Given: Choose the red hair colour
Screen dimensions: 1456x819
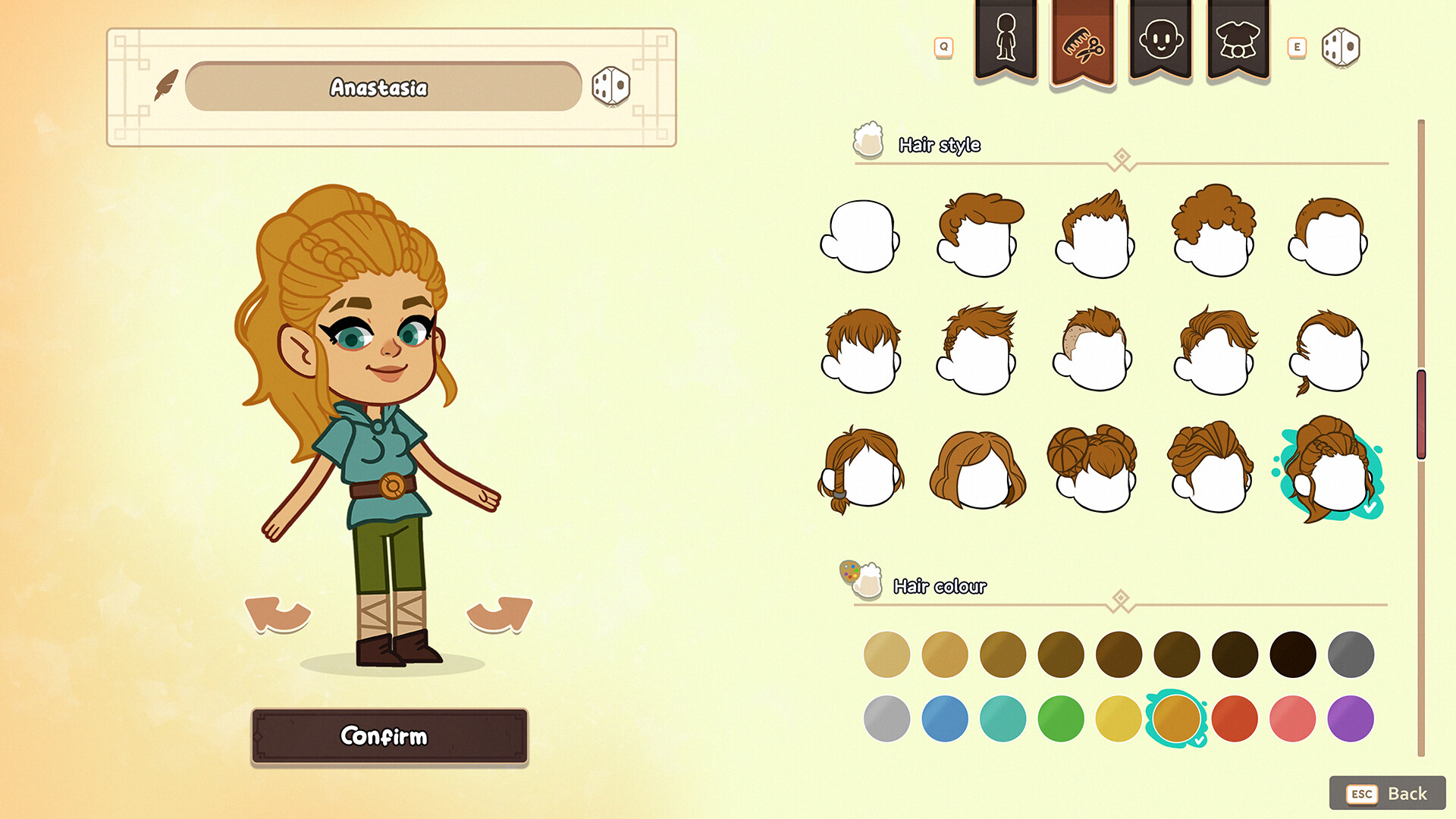Looking at the screenshot, I should 1234,717.
